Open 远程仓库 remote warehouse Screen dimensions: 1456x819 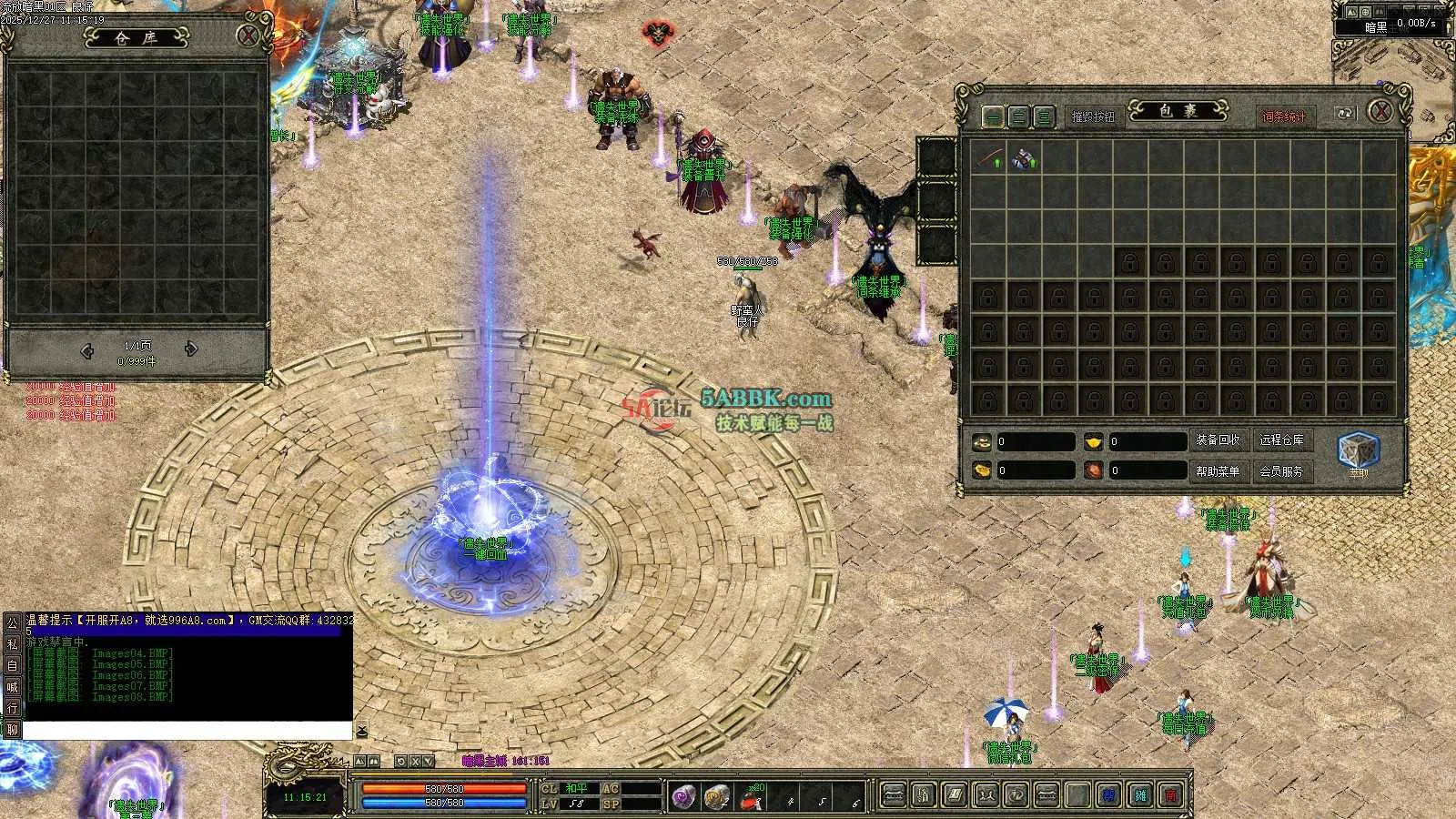[x=1281, y=440]
